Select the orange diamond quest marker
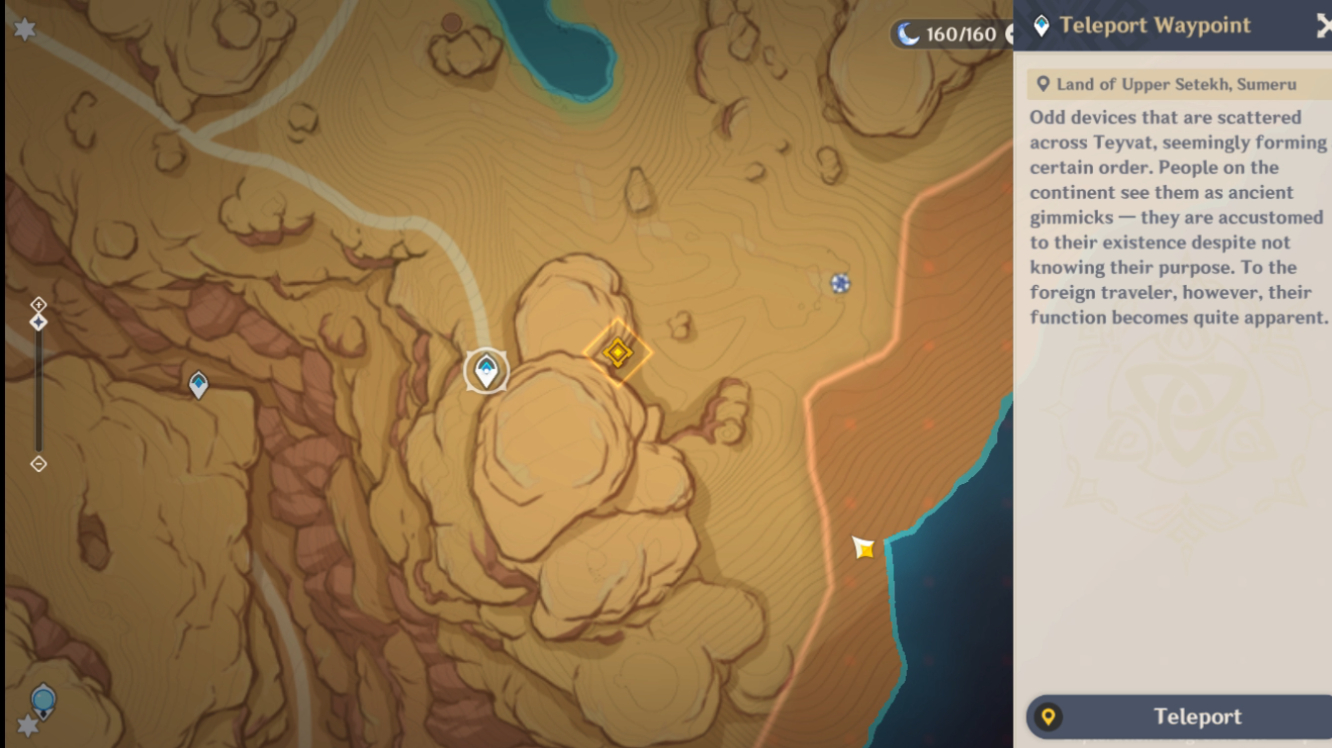Image resolution: width=1332 pixels, height=748 pixels. 618,351
